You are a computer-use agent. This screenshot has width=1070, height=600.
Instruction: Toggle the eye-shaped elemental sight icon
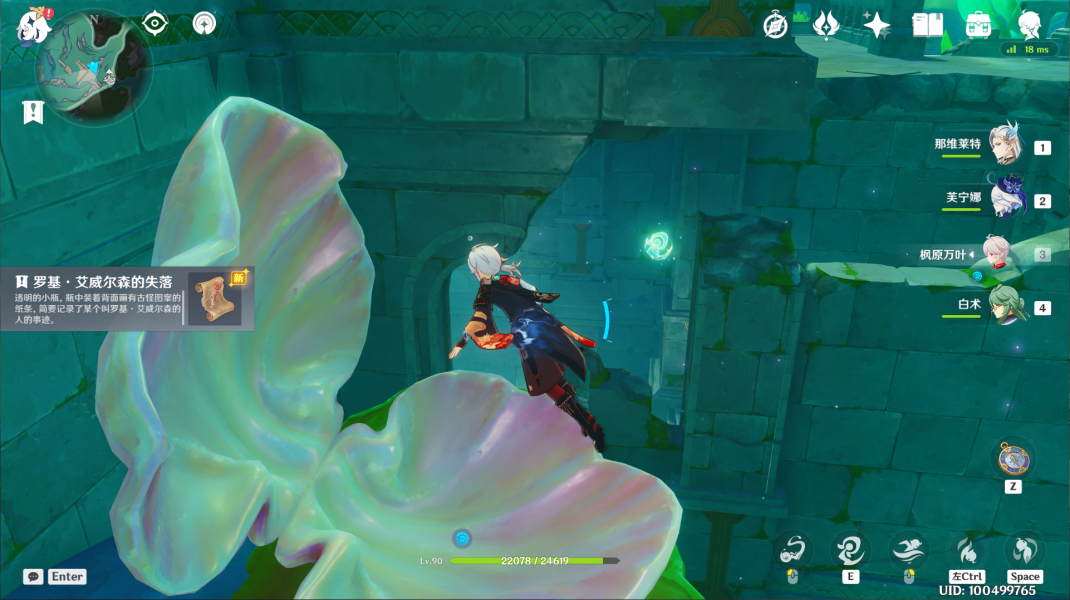pos(155,23)
